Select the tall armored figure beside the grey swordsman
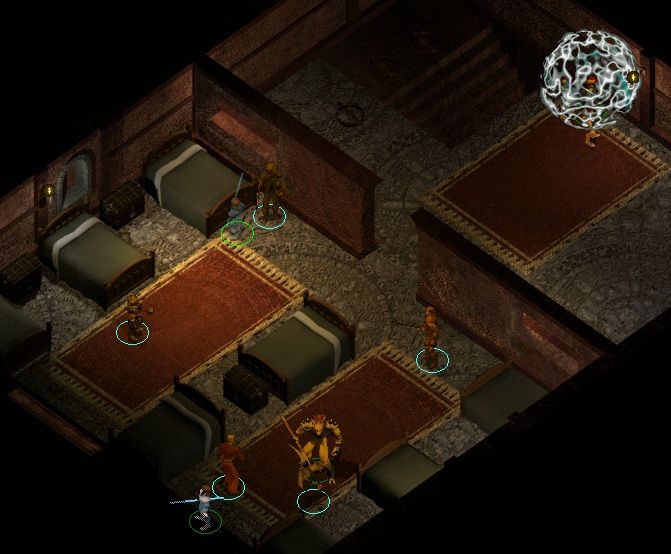The image size is (671, 554). tap(268, 192)
